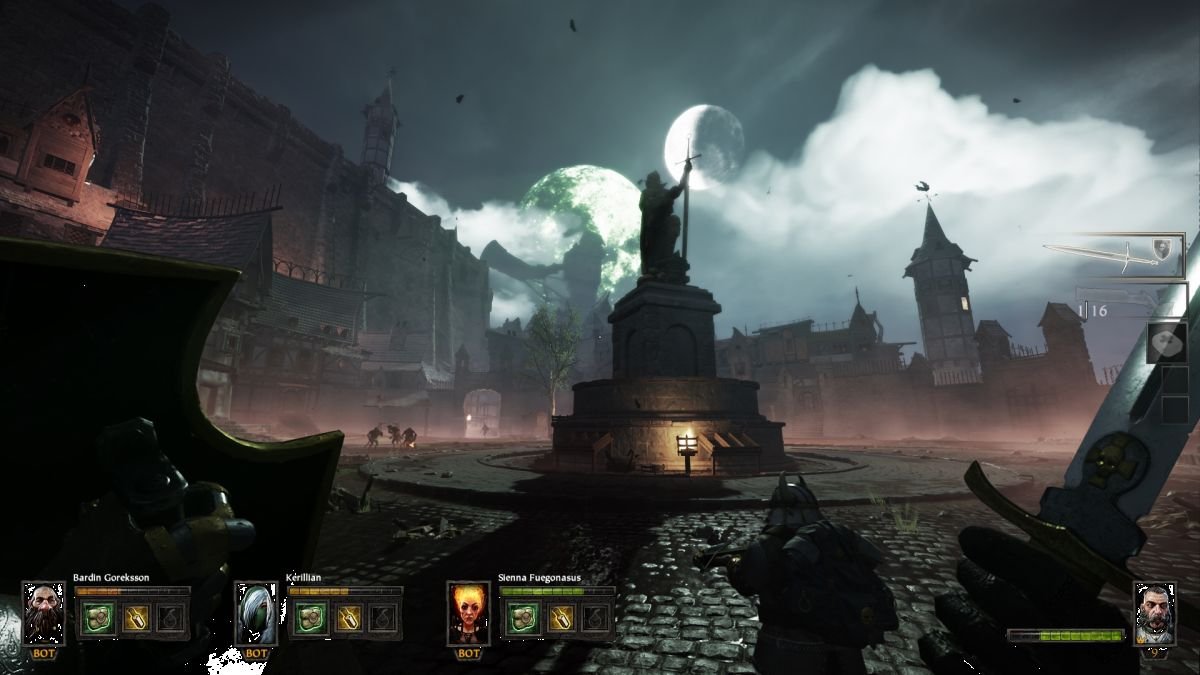Click your own bearded hero portrait
This screenshot has height=675, width=1200.
1154,611
